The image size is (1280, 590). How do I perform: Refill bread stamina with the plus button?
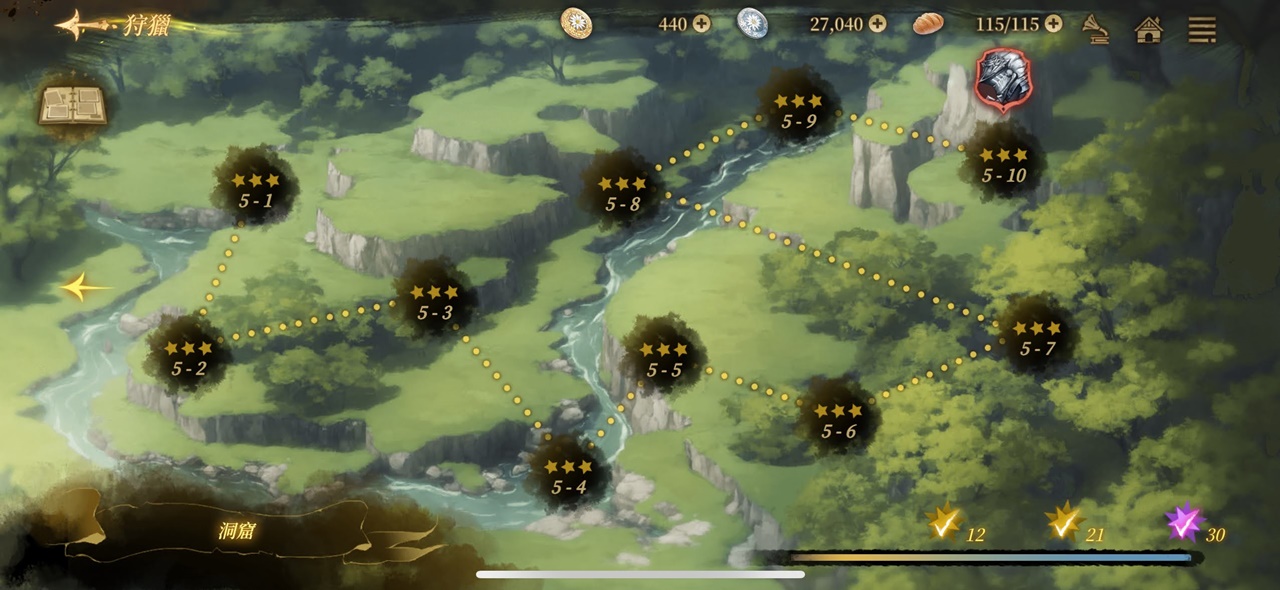point(1053,24)
